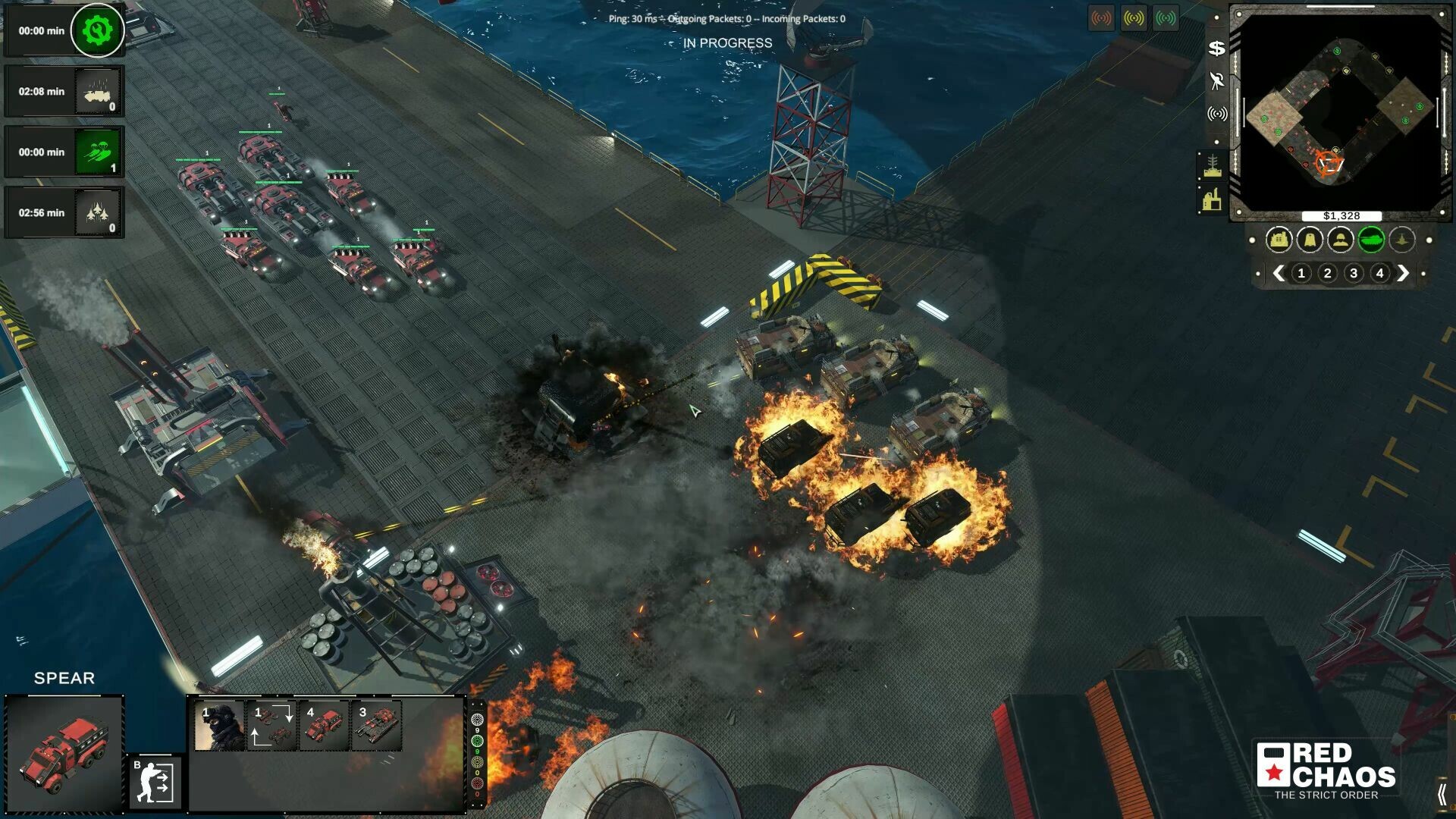
Task: Choose the four red trucks group card
Action: pyautogui.click(x=324, y=726)
